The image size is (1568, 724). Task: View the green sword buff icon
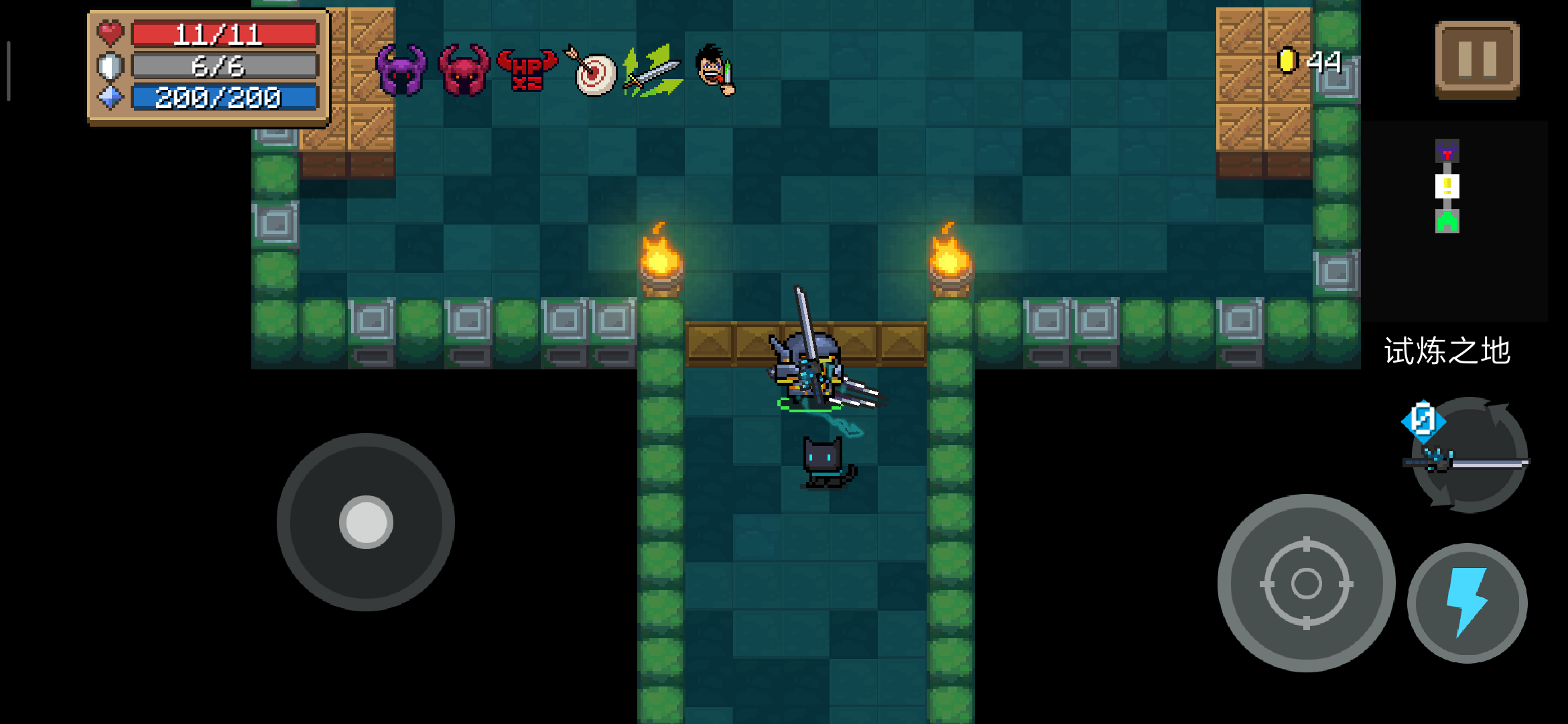pyautogui.click(x=653, y=70)
